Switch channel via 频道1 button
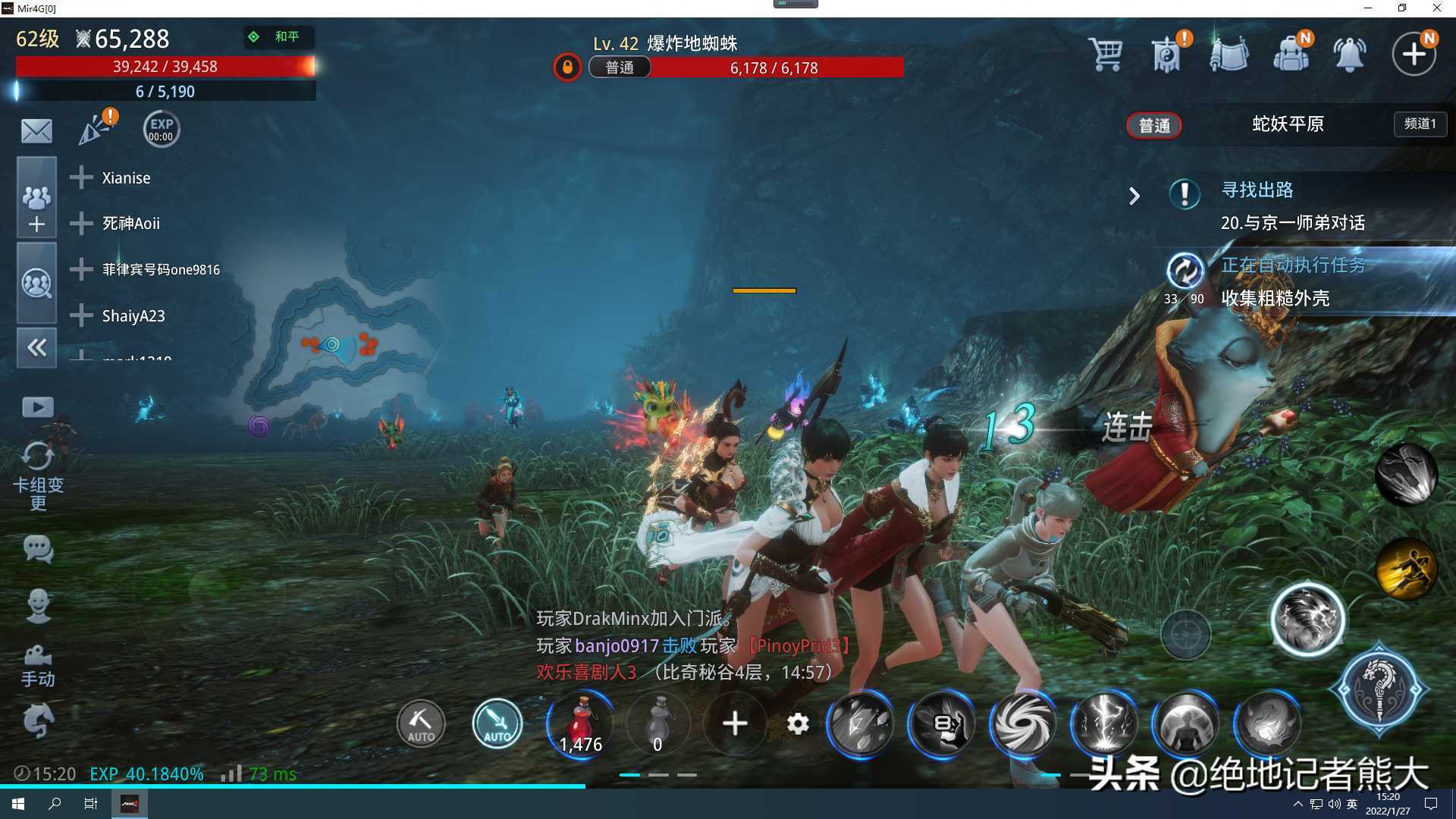The width and height of the screenshot is (1456, 819). 1420,124
